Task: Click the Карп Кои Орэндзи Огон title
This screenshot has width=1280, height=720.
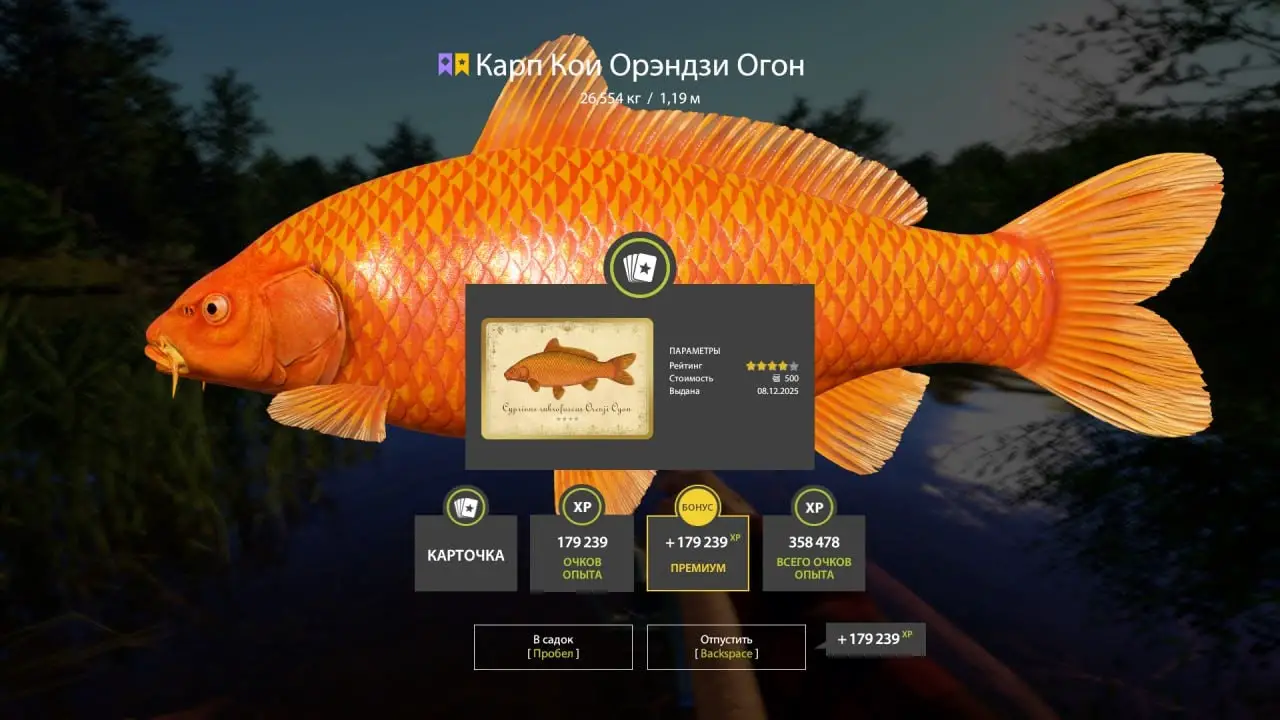Action: 640,66
